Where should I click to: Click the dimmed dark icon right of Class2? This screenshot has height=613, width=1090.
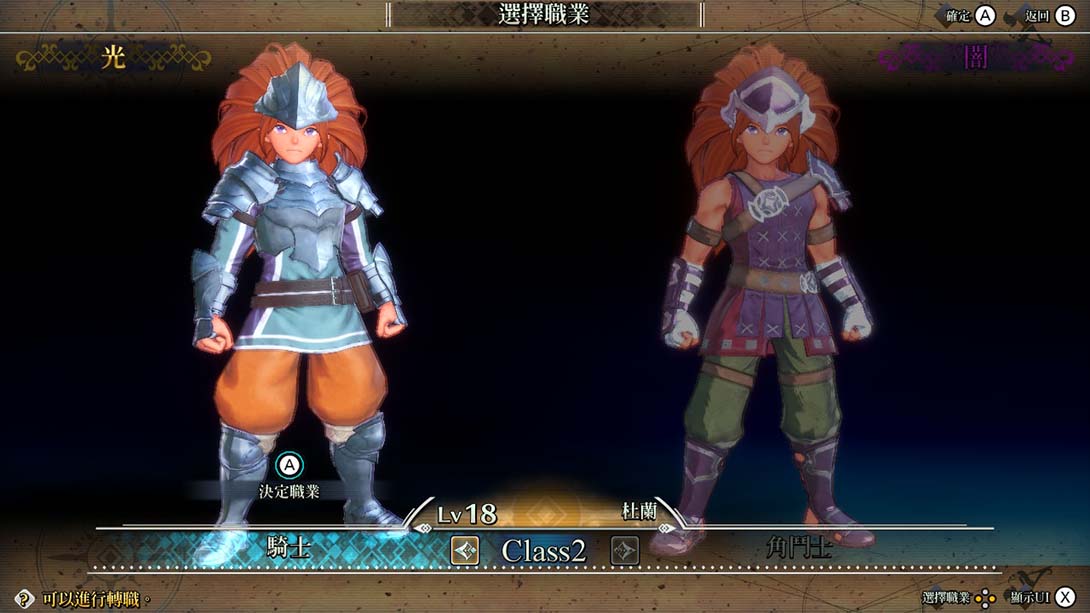point(625,549)
